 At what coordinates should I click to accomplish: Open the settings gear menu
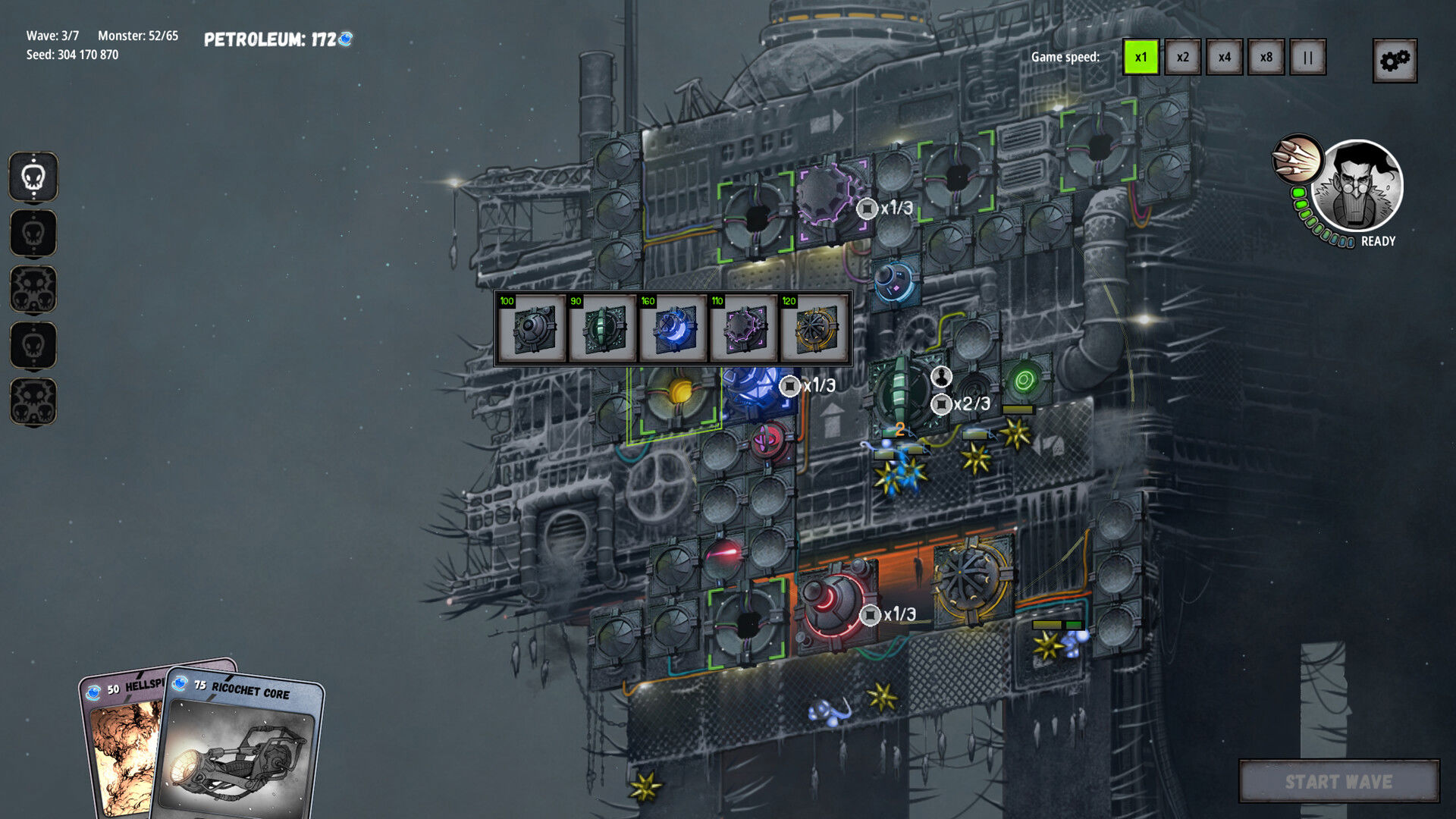pos(1394,61)
